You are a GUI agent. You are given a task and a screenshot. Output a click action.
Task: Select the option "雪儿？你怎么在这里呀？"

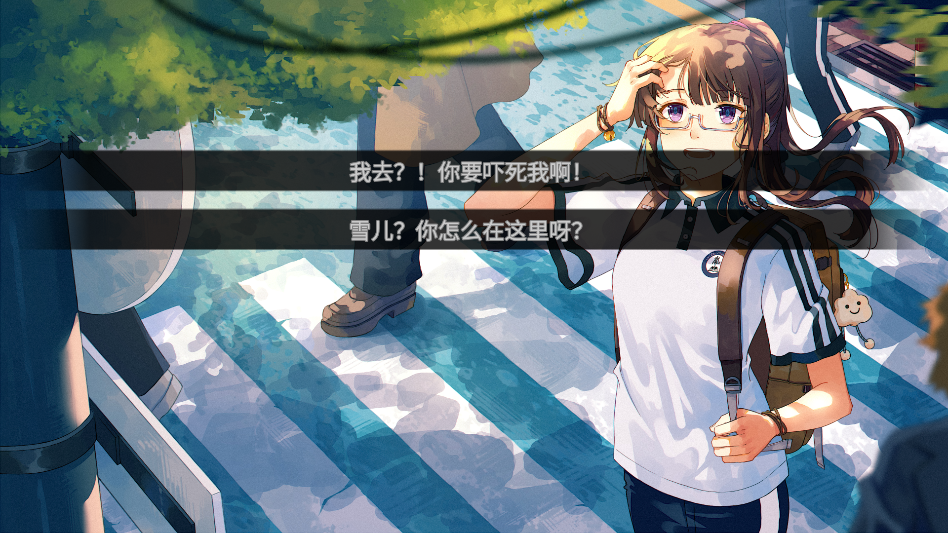[466, 231]
